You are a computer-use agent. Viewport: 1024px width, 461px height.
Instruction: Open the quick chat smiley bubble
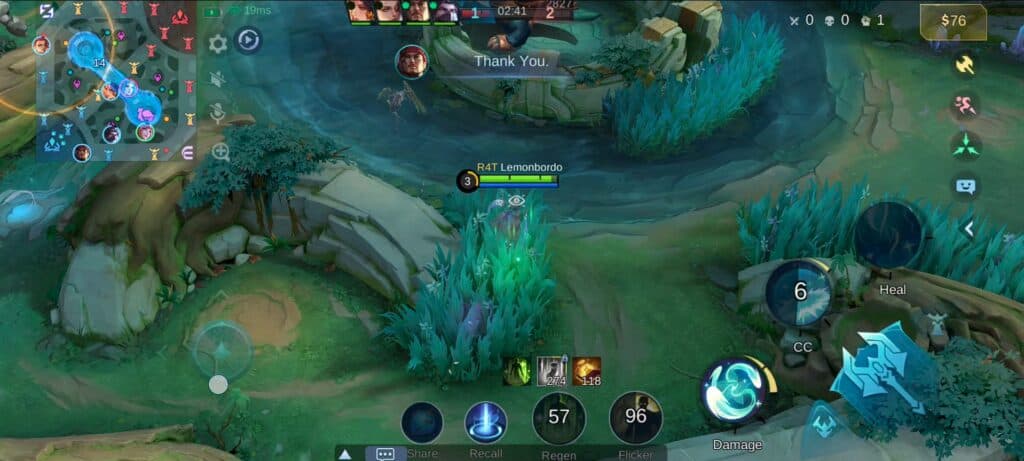(x=966, y=186)
